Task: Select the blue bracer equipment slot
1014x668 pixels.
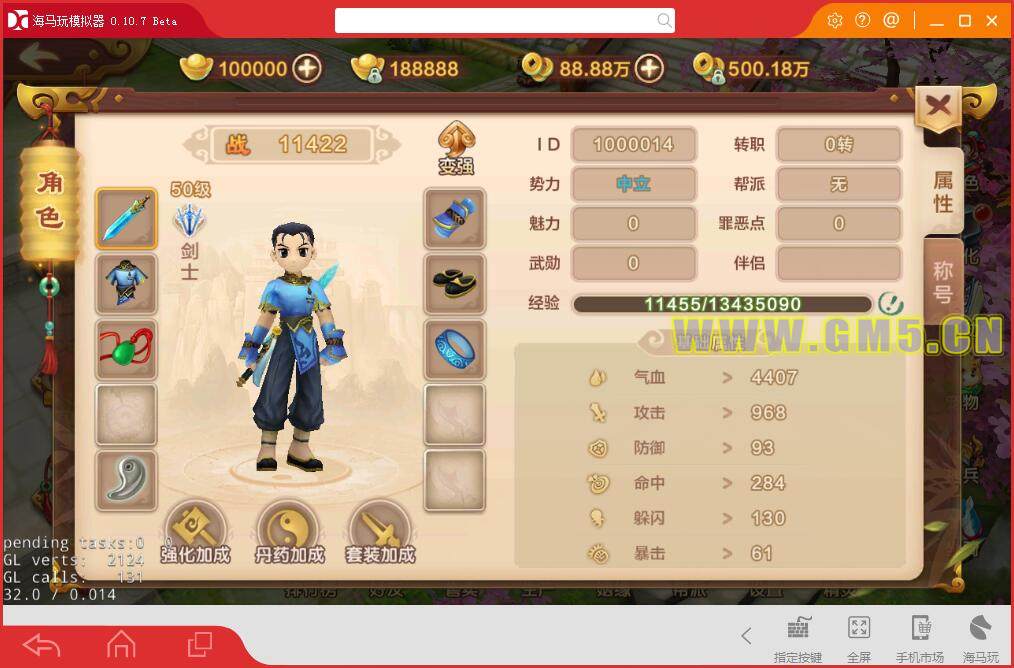Action: point(455,218)
